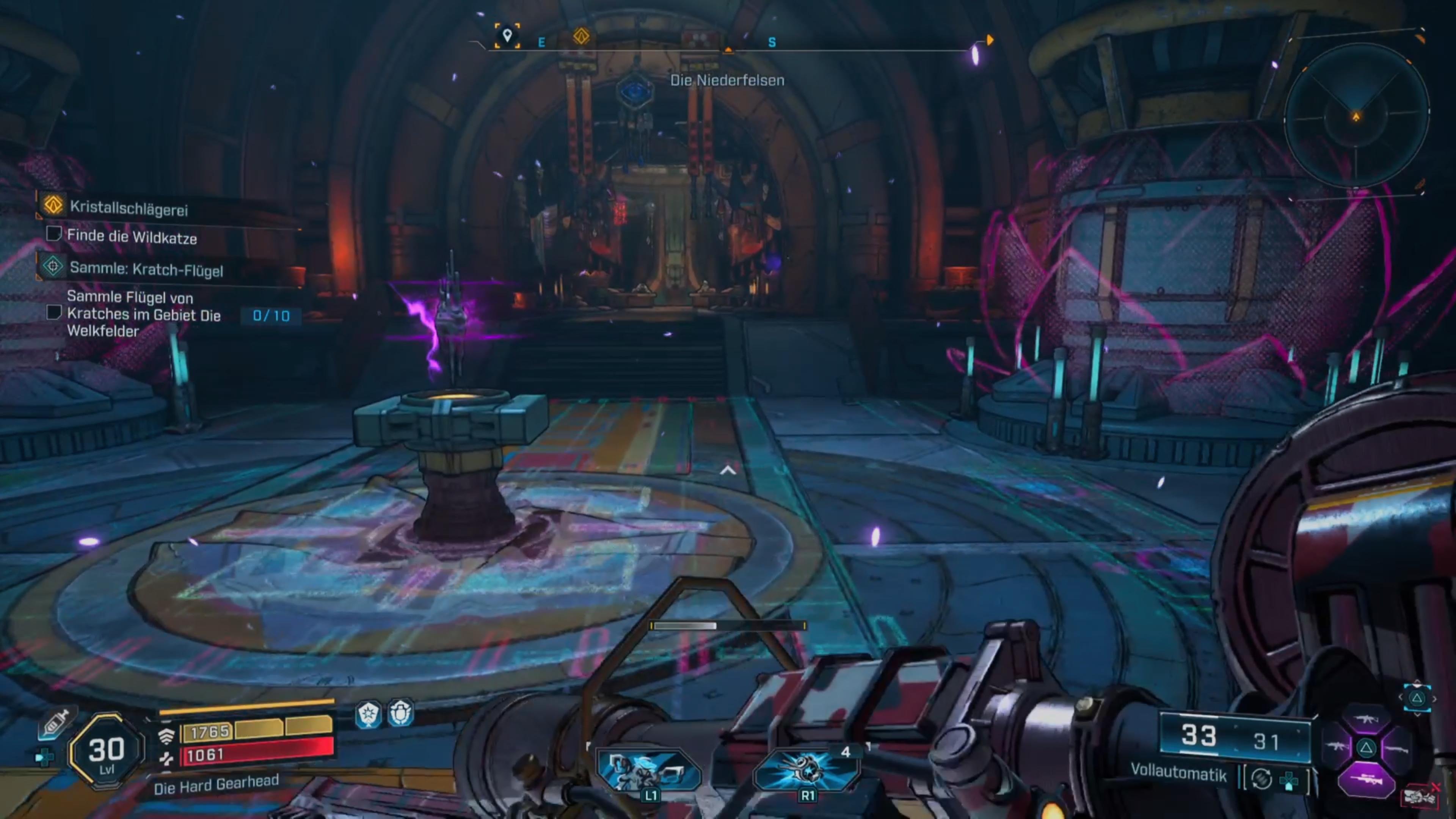This screenshot has height=819, width=1456.
Task: Select the Die Niederfelsen location label
Action: [x=728, y=80]
